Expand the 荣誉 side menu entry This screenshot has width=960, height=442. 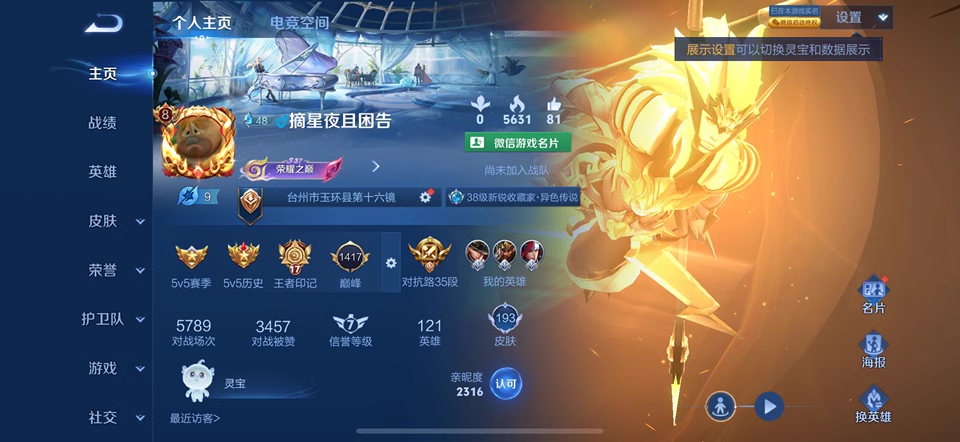point(112,270)
